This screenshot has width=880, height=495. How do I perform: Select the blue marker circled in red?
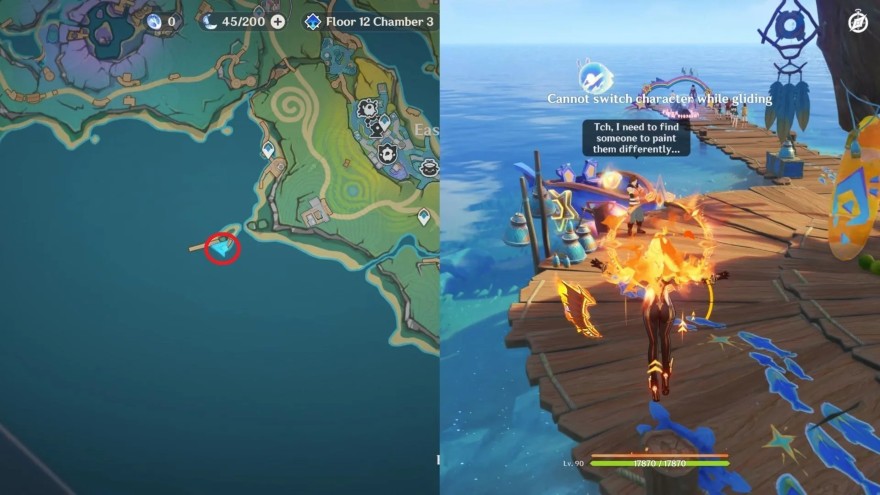222,246
